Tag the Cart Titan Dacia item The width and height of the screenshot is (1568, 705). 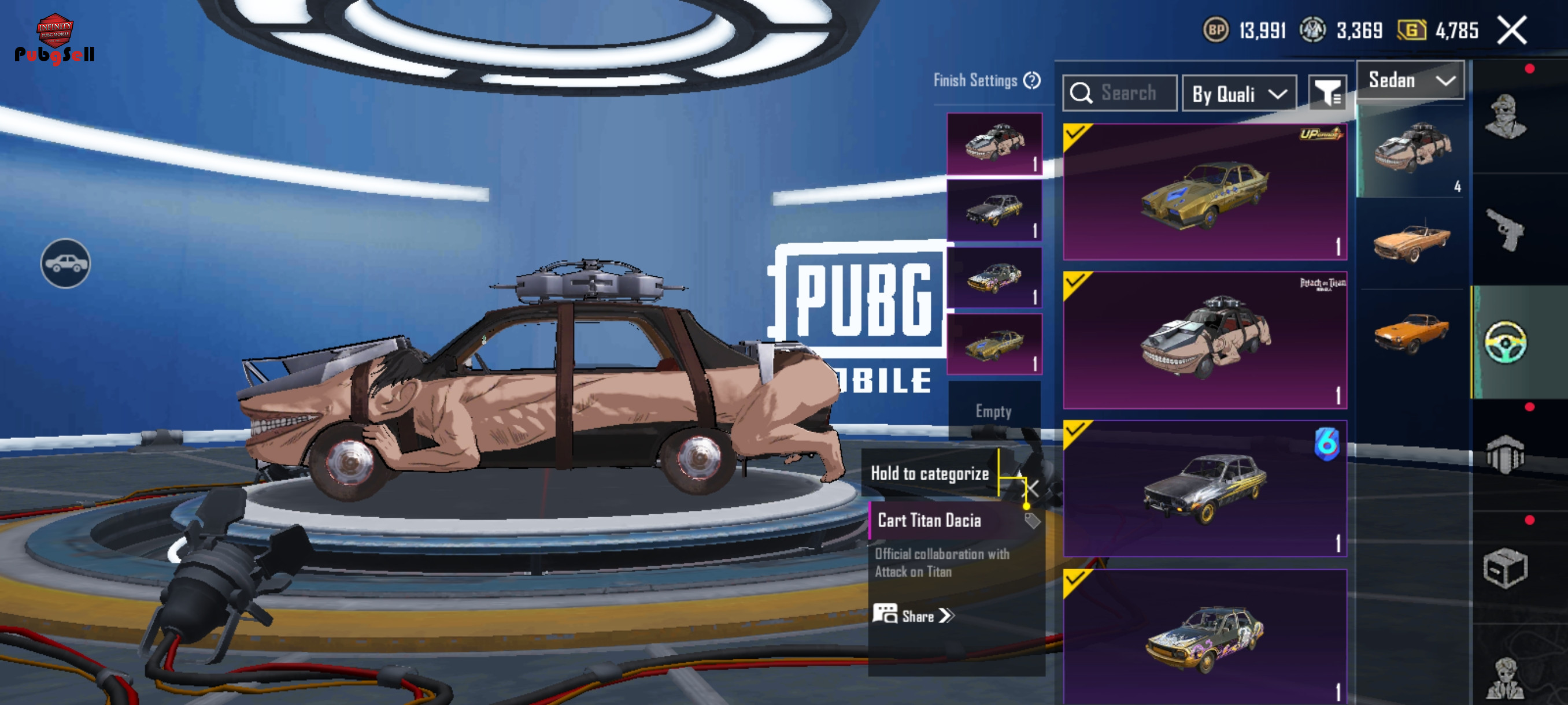tap(1031, 521)
